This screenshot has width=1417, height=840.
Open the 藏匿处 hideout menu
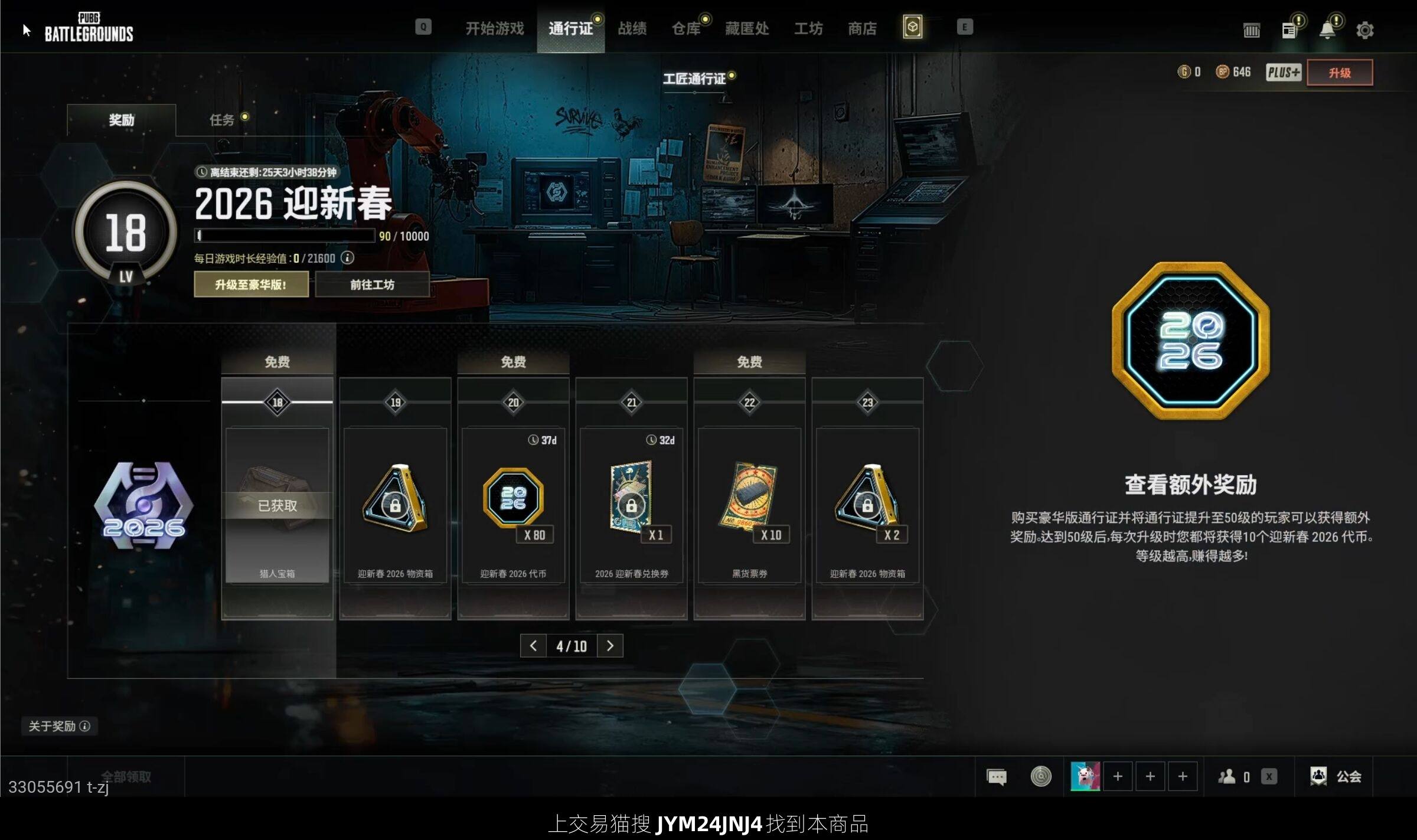click(746, 28)
